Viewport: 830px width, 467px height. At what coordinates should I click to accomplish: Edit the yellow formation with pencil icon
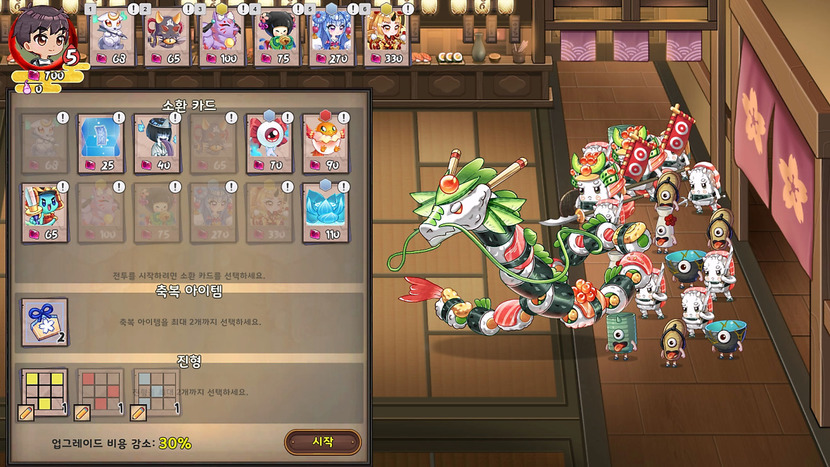pyautogui.click(x=27, y=412)
